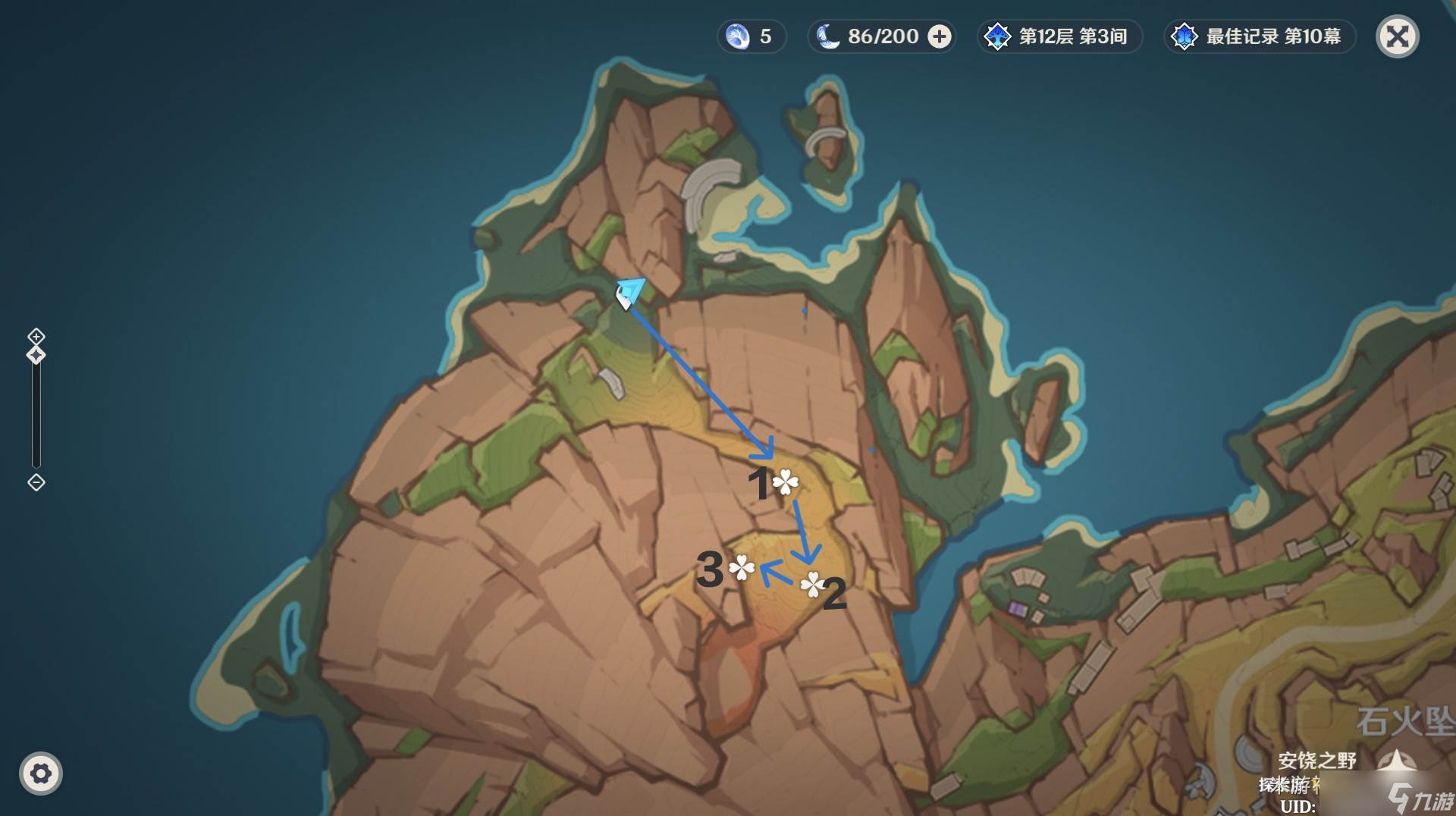Click the map zoom slider handle

(36, 355)
